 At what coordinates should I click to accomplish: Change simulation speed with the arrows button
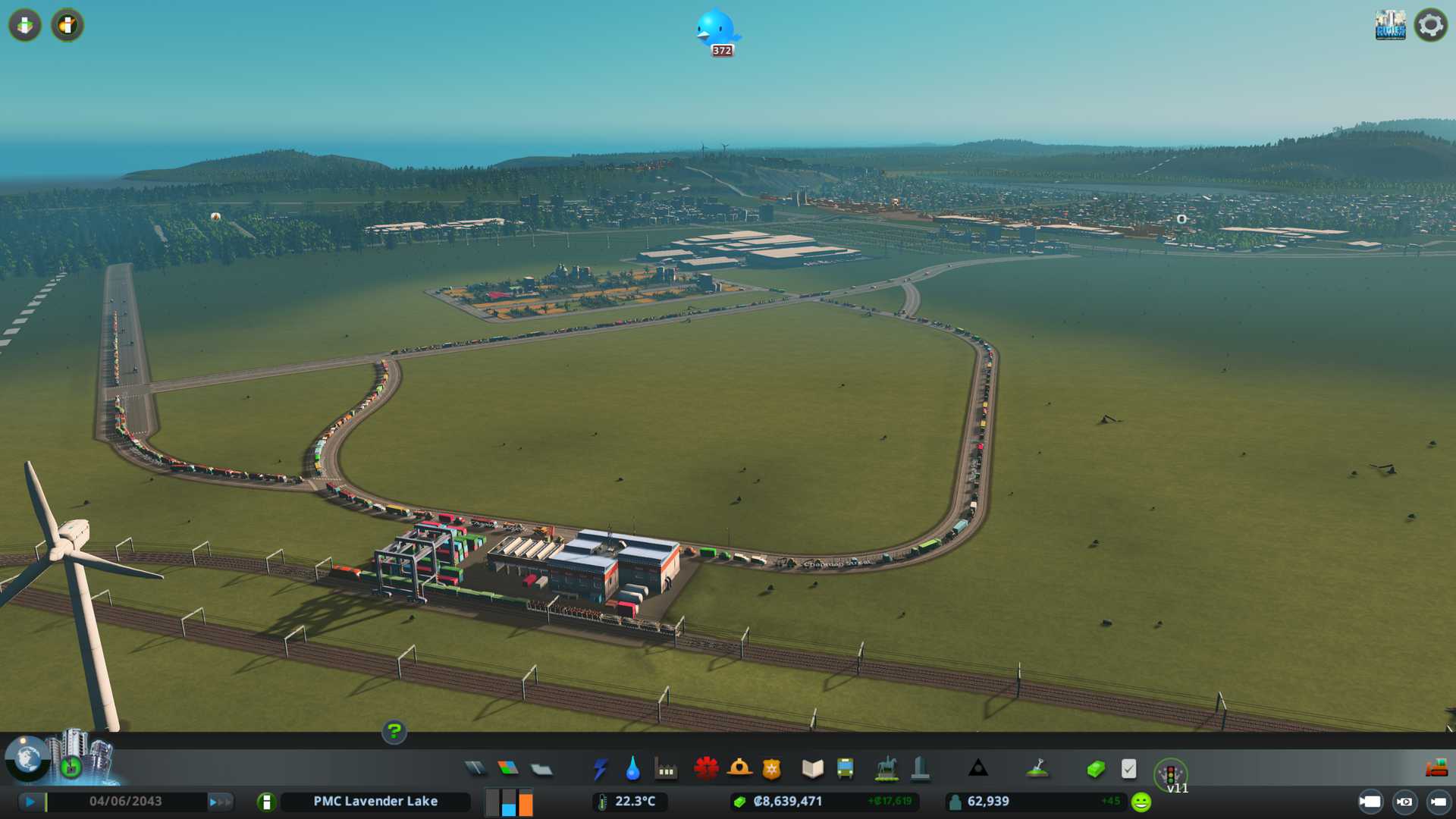219,802
